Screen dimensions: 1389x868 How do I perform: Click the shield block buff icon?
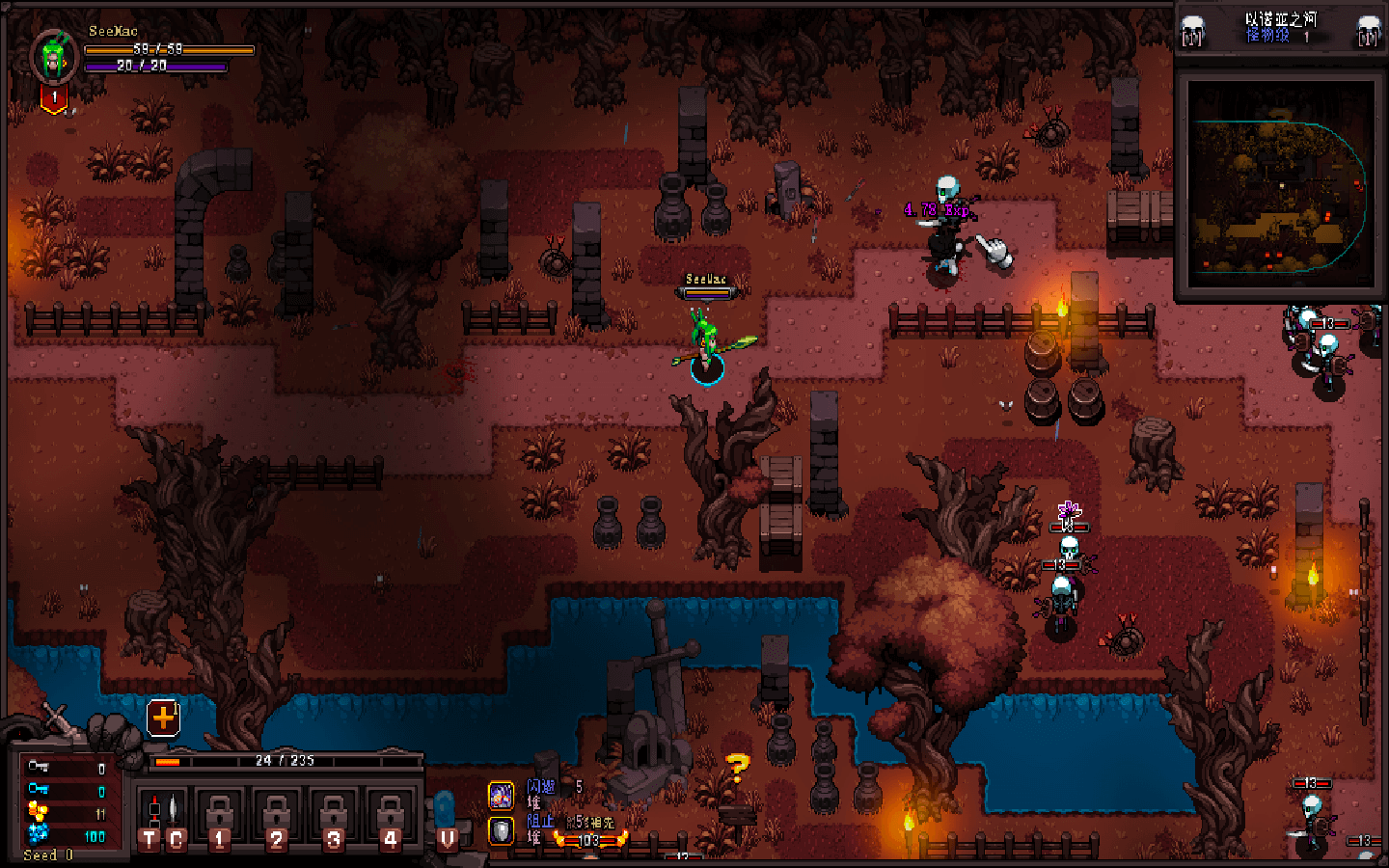[501, 829]
